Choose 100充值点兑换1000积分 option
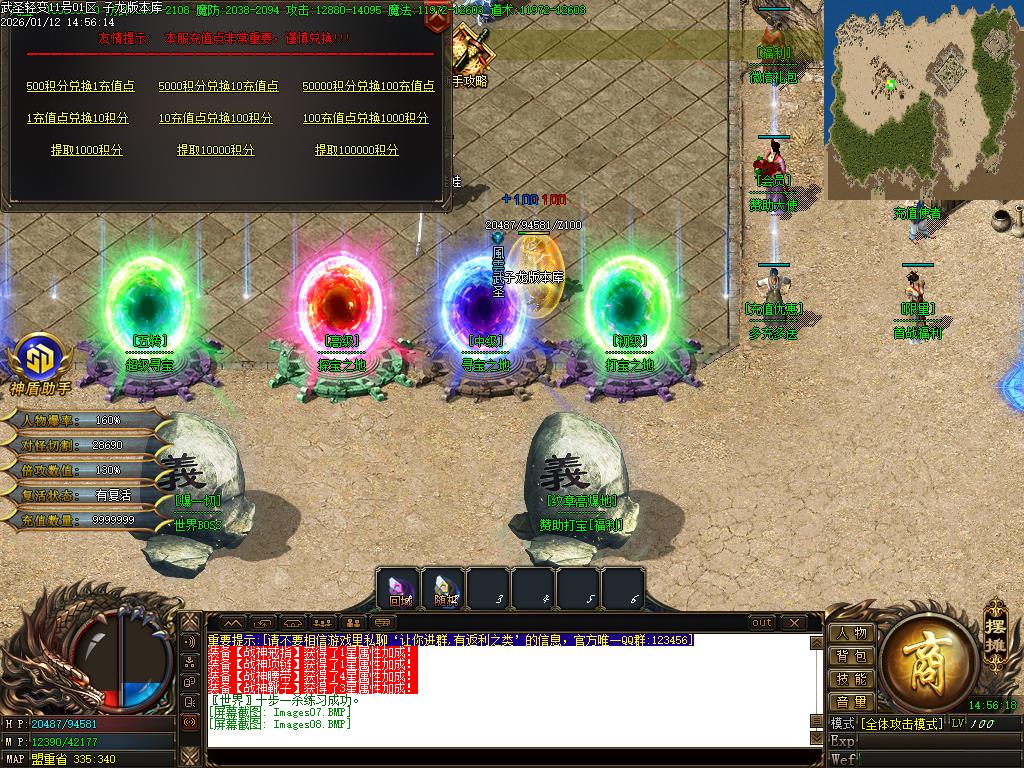Screen dimensions: 1024x768 click(365, 118)
